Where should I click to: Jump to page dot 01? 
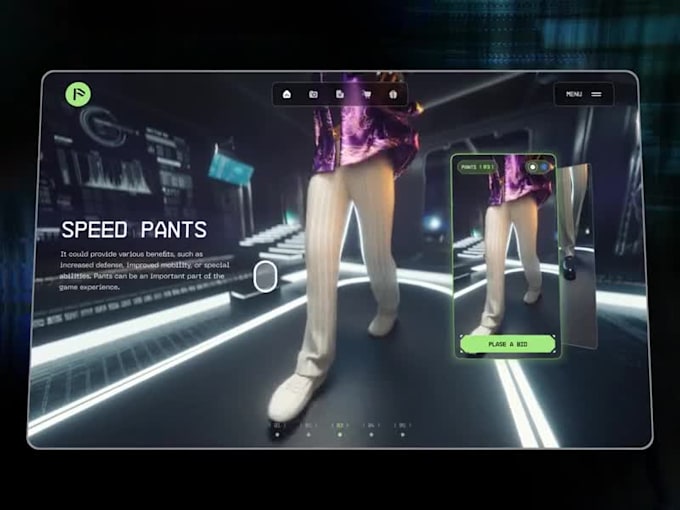coord(277,435)
